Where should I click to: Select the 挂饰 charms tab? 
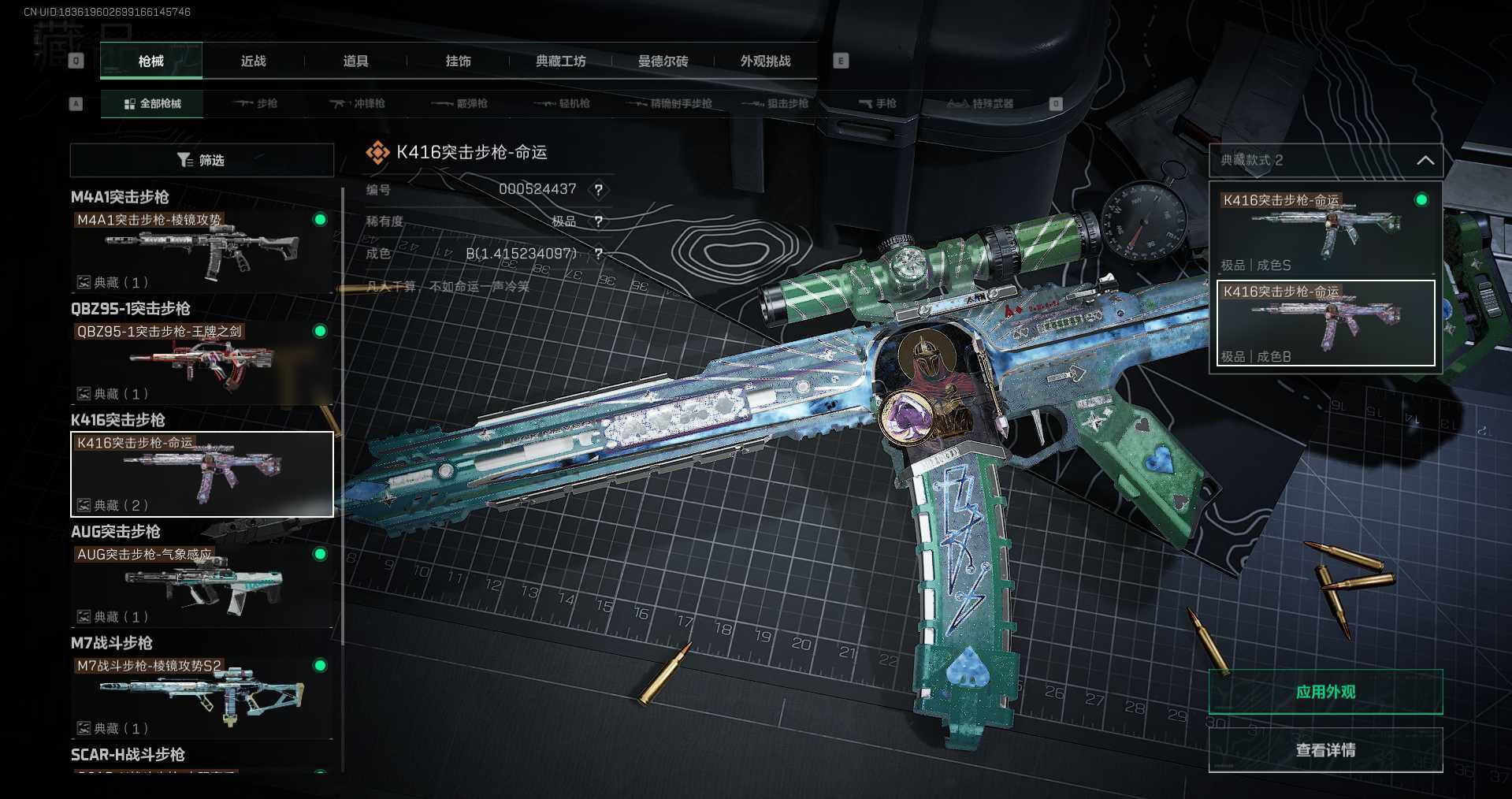pyautogui.click(x=458, y=61)
